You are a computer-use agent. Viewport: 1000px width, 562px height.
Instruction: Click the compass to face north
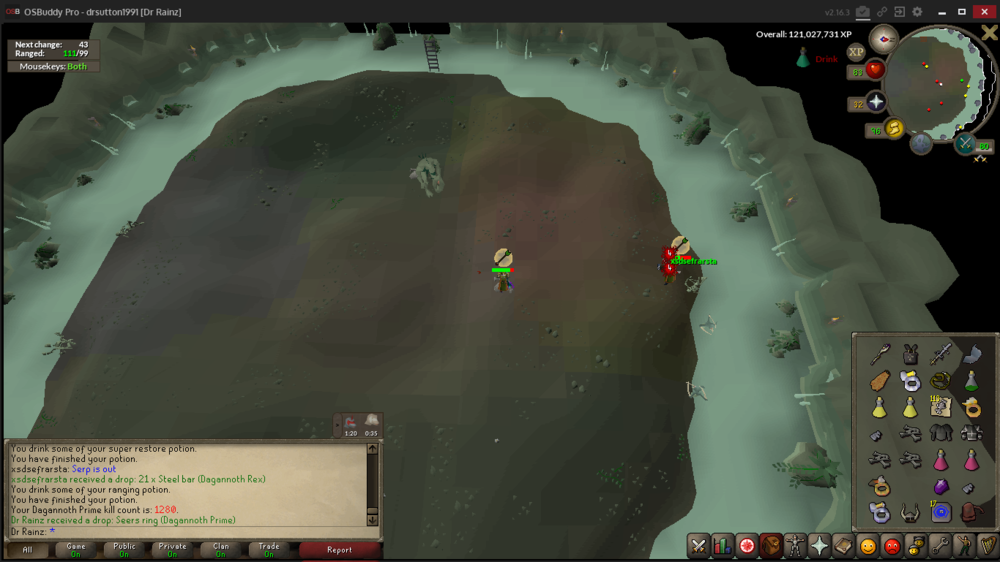[883, 39]
